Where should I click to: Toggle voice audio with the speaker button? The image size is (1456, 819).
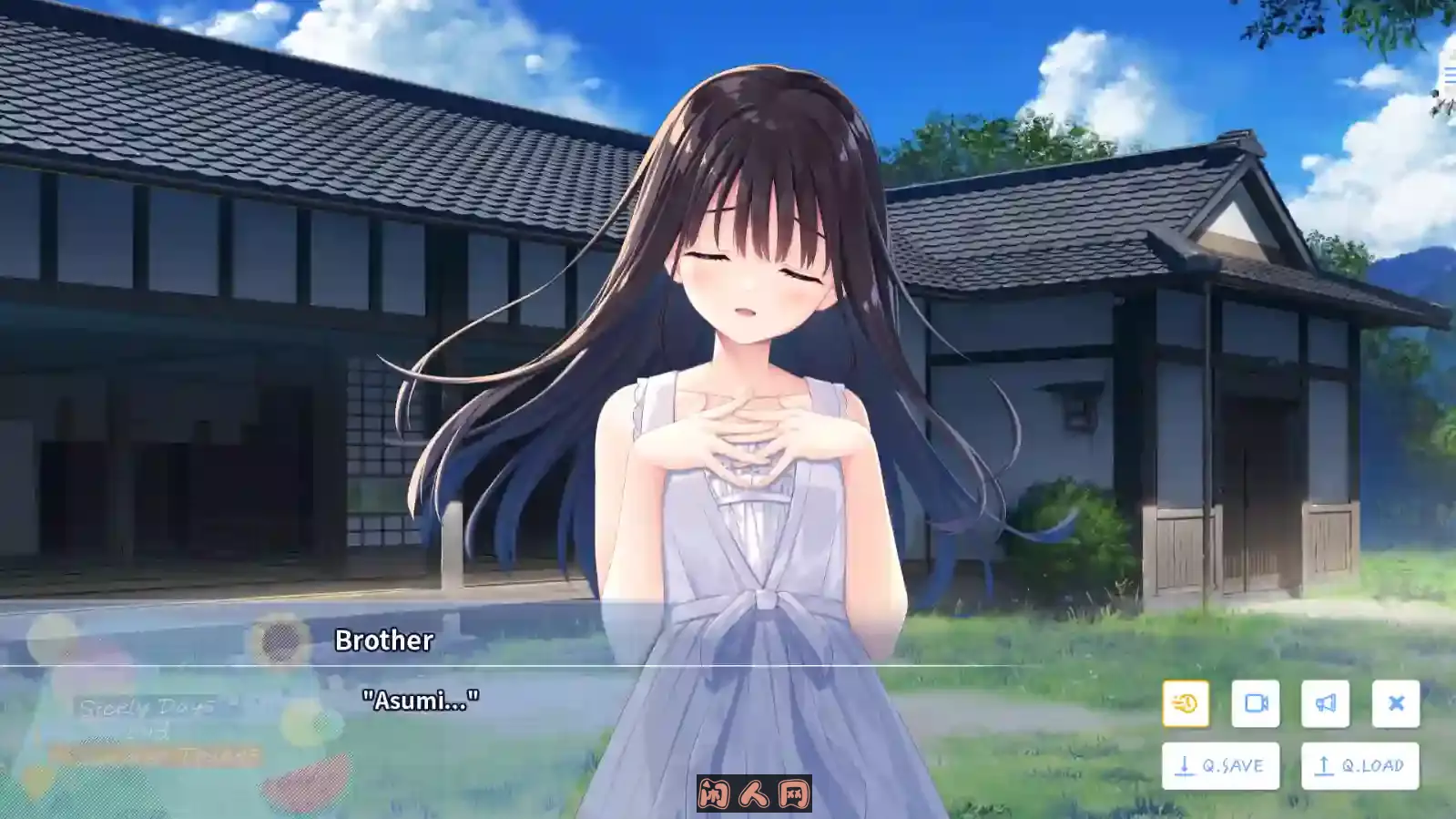click(x=1327, y=703)
